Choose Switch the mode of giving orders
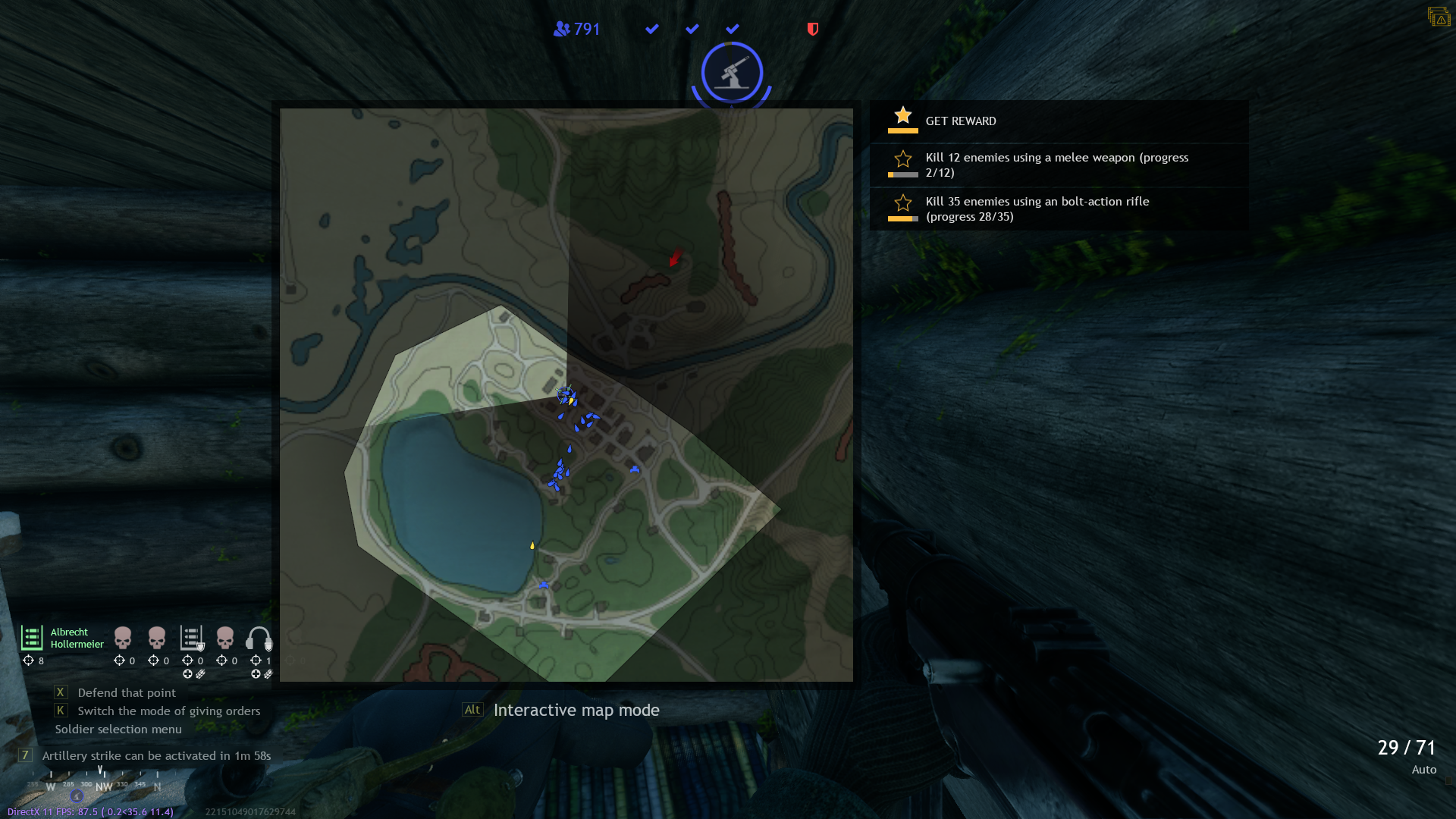This screenshot has height=819, width=1456. click(168, 711)
